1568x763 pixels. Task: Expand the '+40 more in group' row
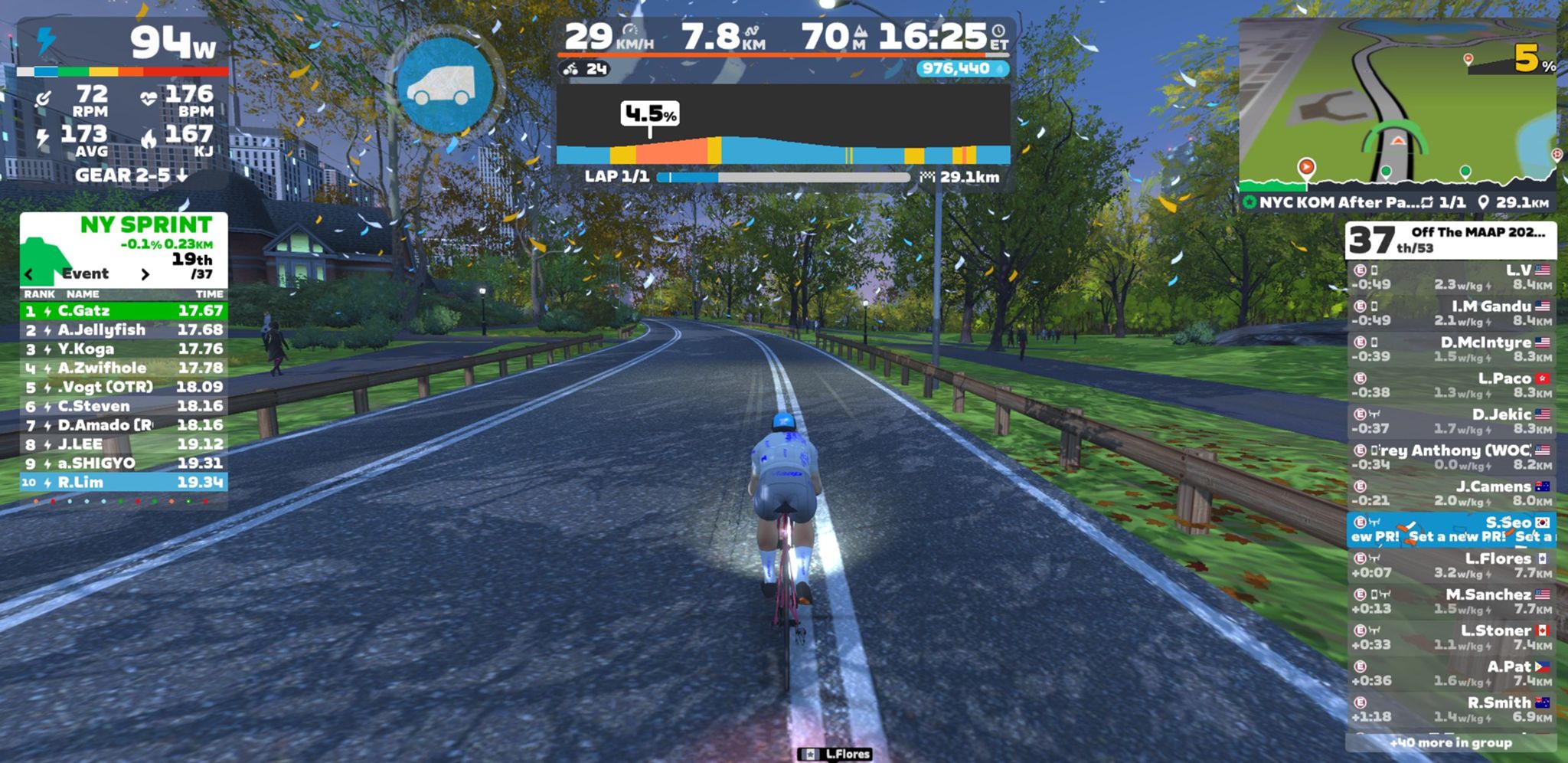tap(1451, 742)
